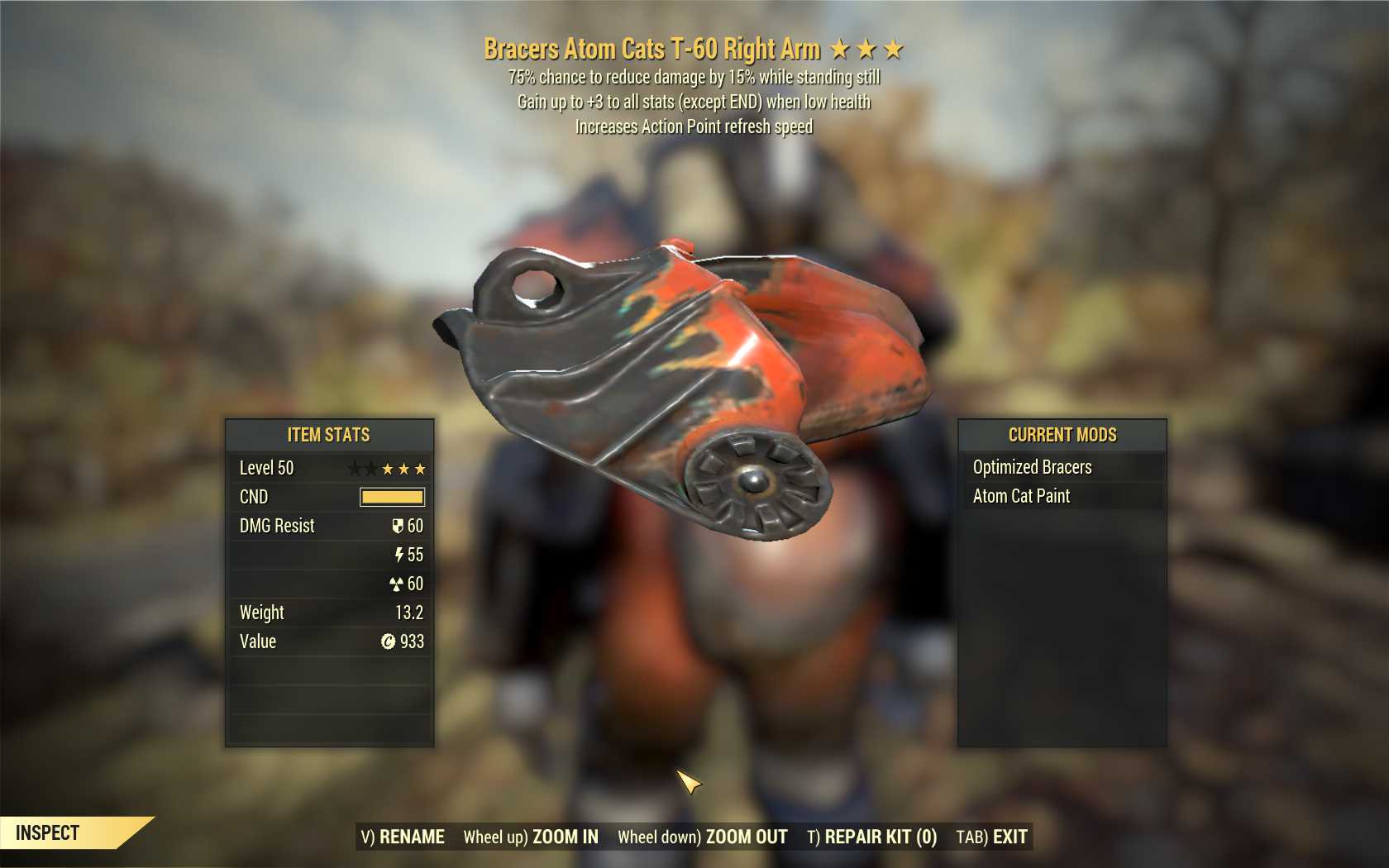Exit the inspect screen
This screenshot has height=868, width=1389.
pos(991,837)
